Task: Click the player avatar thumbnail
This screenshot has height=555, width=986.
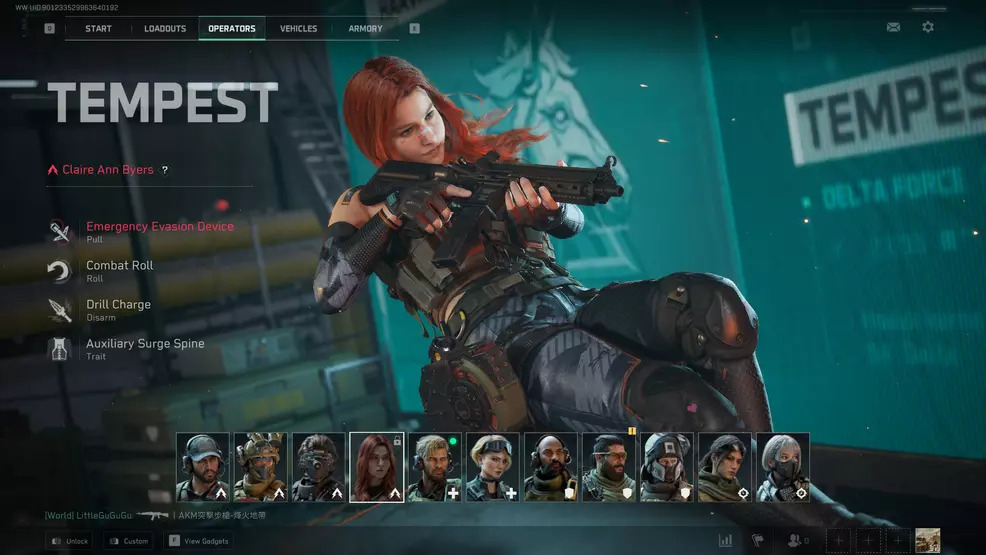Action: click(927, 540)
